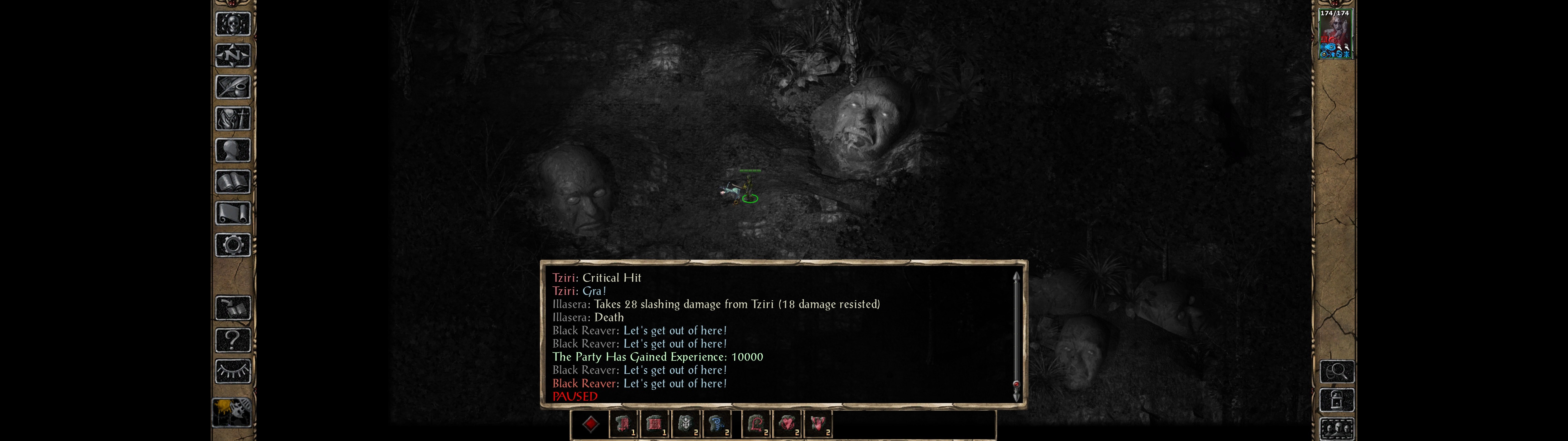This screenshot has width=1568, height=441.
Task: Cast the red heart spell
Action: [788, 424]
